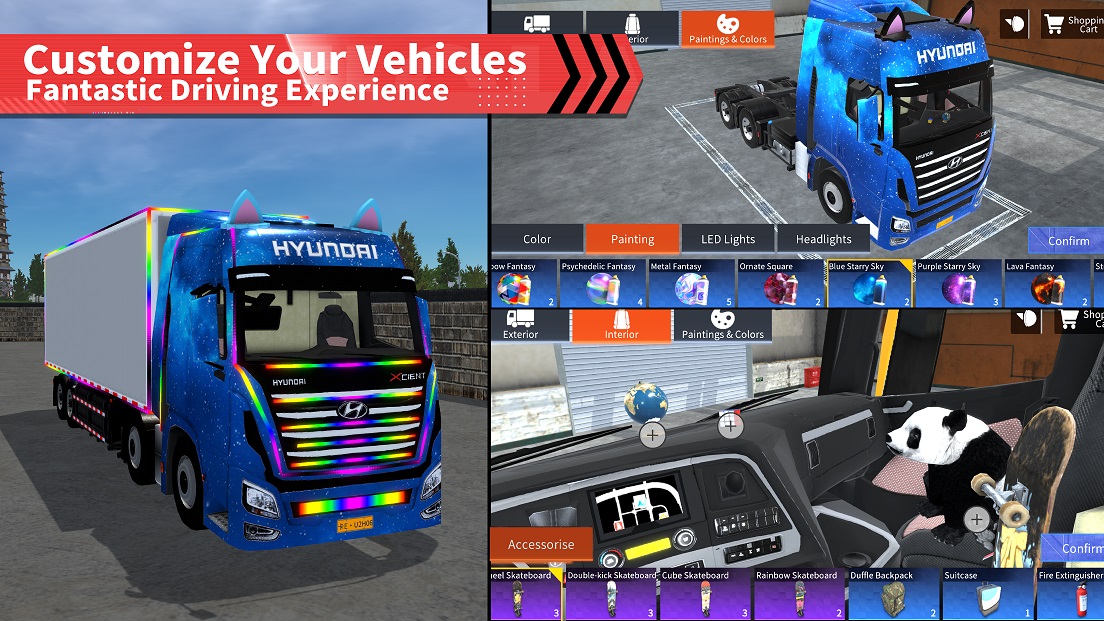Open the highlighted Paintings & Colors tab

(x=727, y=30)
